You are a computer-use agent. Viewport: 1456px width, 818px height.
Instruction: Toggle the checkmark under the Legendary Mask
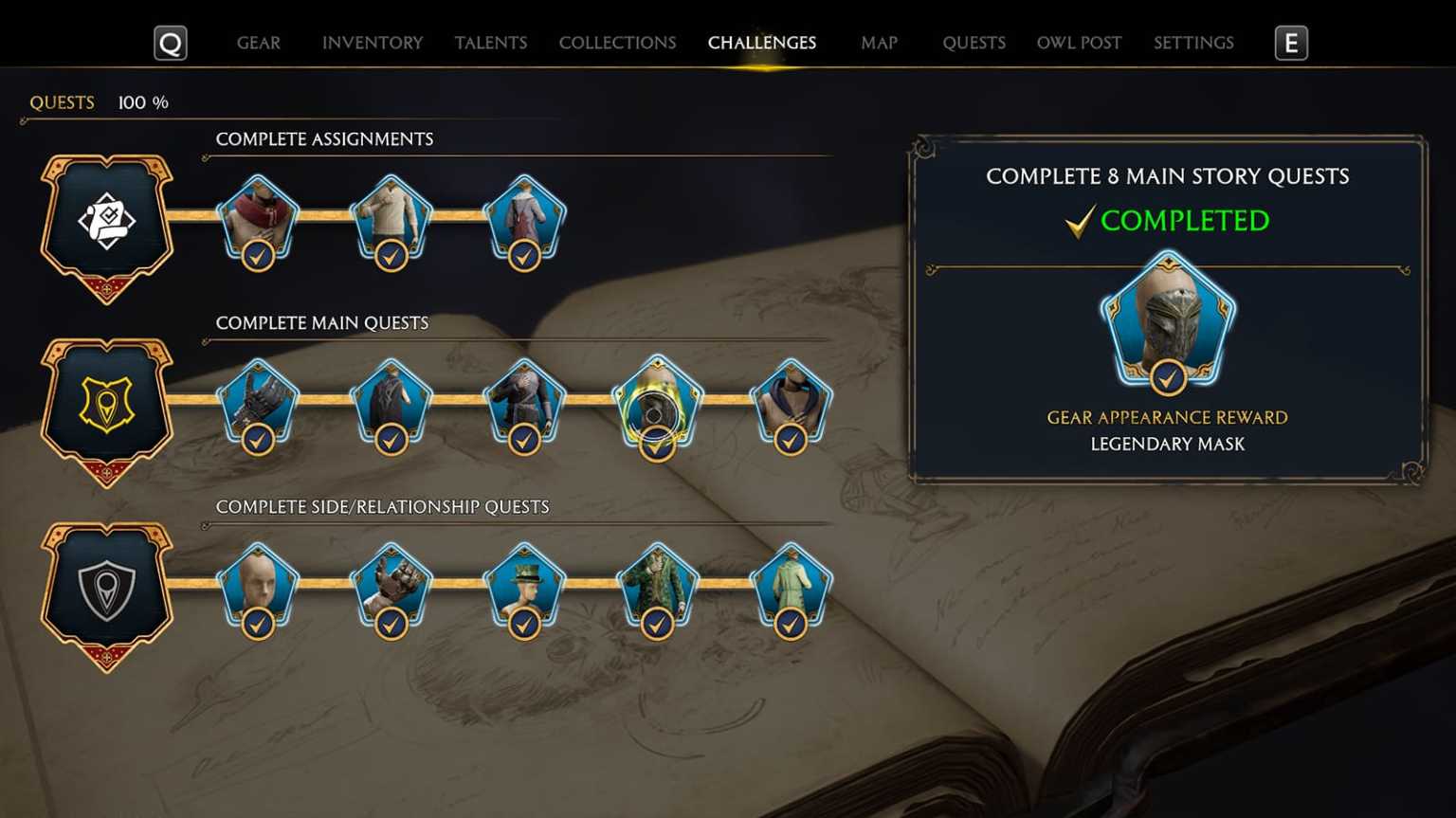[x=1169, y=379]
